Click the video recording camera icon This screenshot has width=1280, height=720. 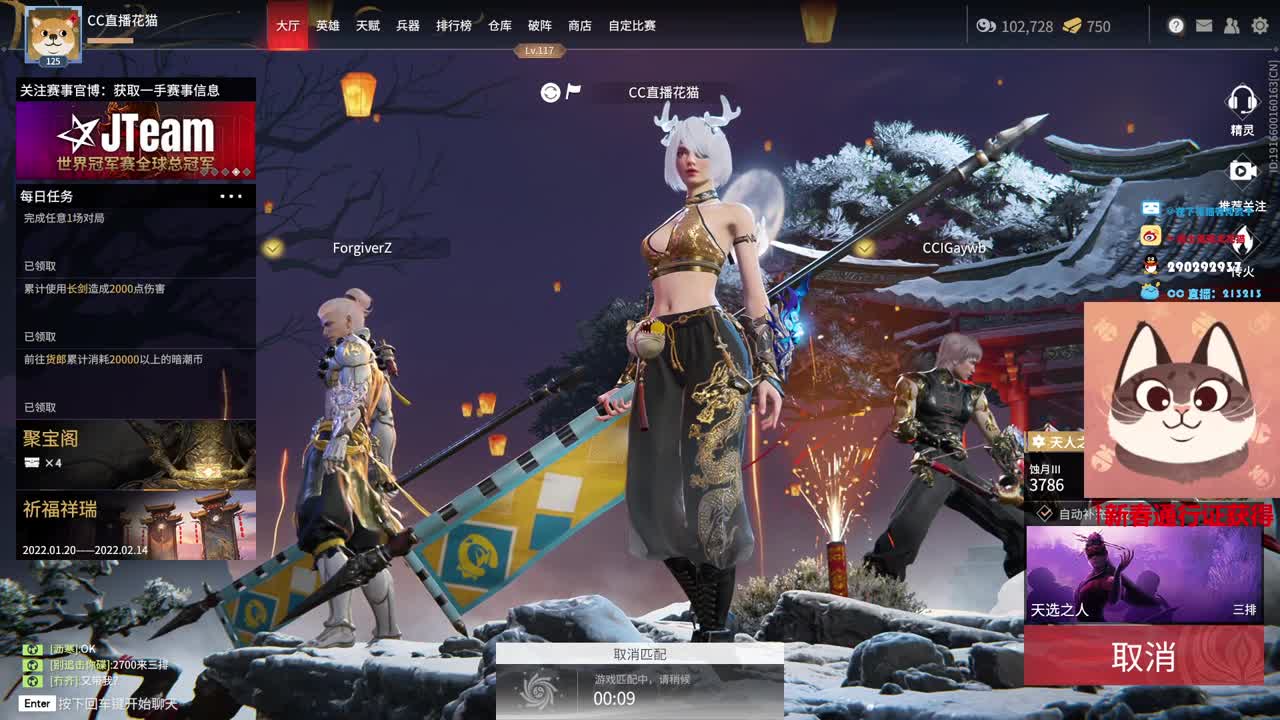click(1243, 168)
